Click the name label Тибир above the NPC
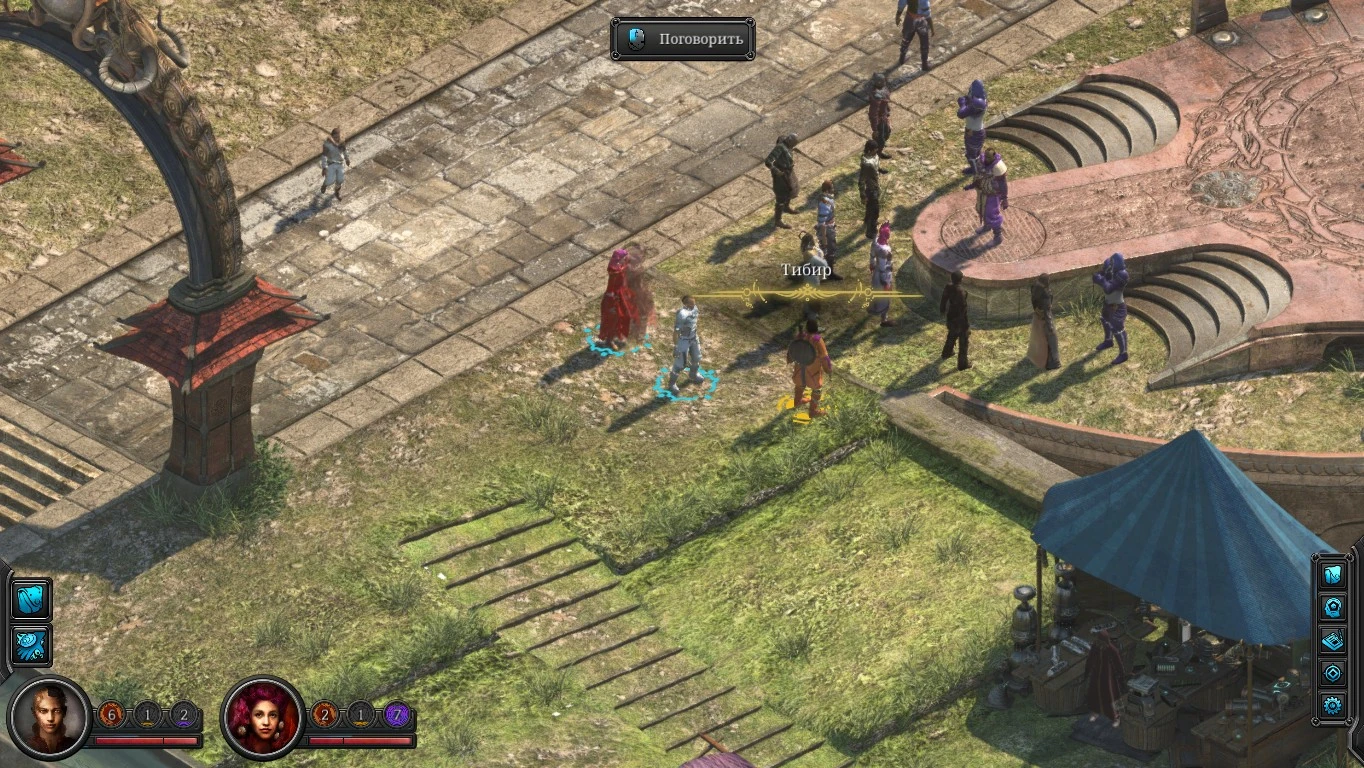 pos(806,270)
